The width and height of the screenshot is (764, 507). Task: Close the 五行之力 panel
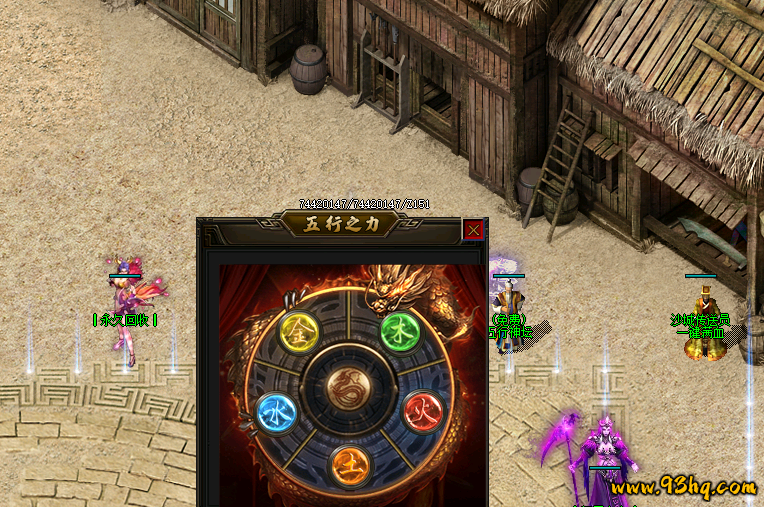coord(473,230)
